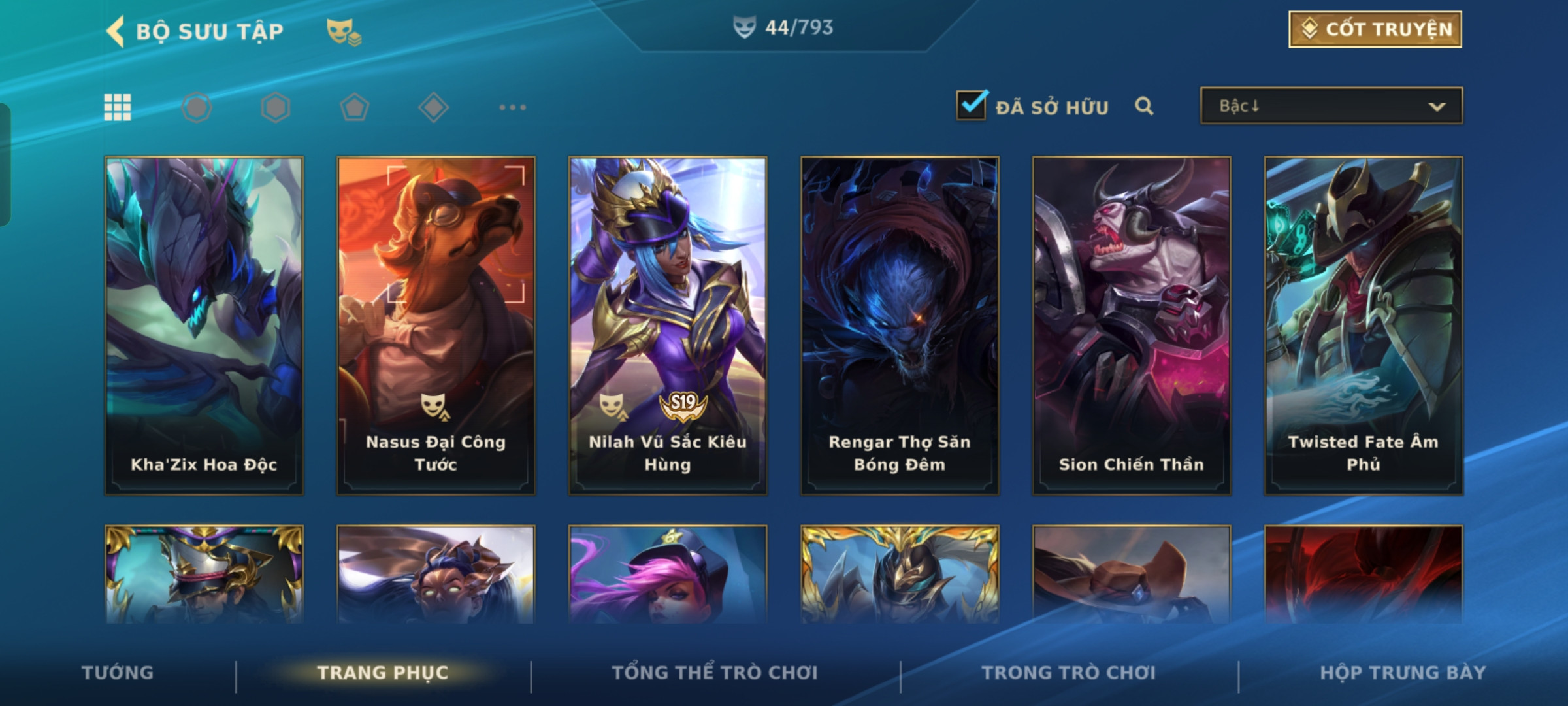Open the skin search magnifier
The image size is (1568, 706).
1144,106
